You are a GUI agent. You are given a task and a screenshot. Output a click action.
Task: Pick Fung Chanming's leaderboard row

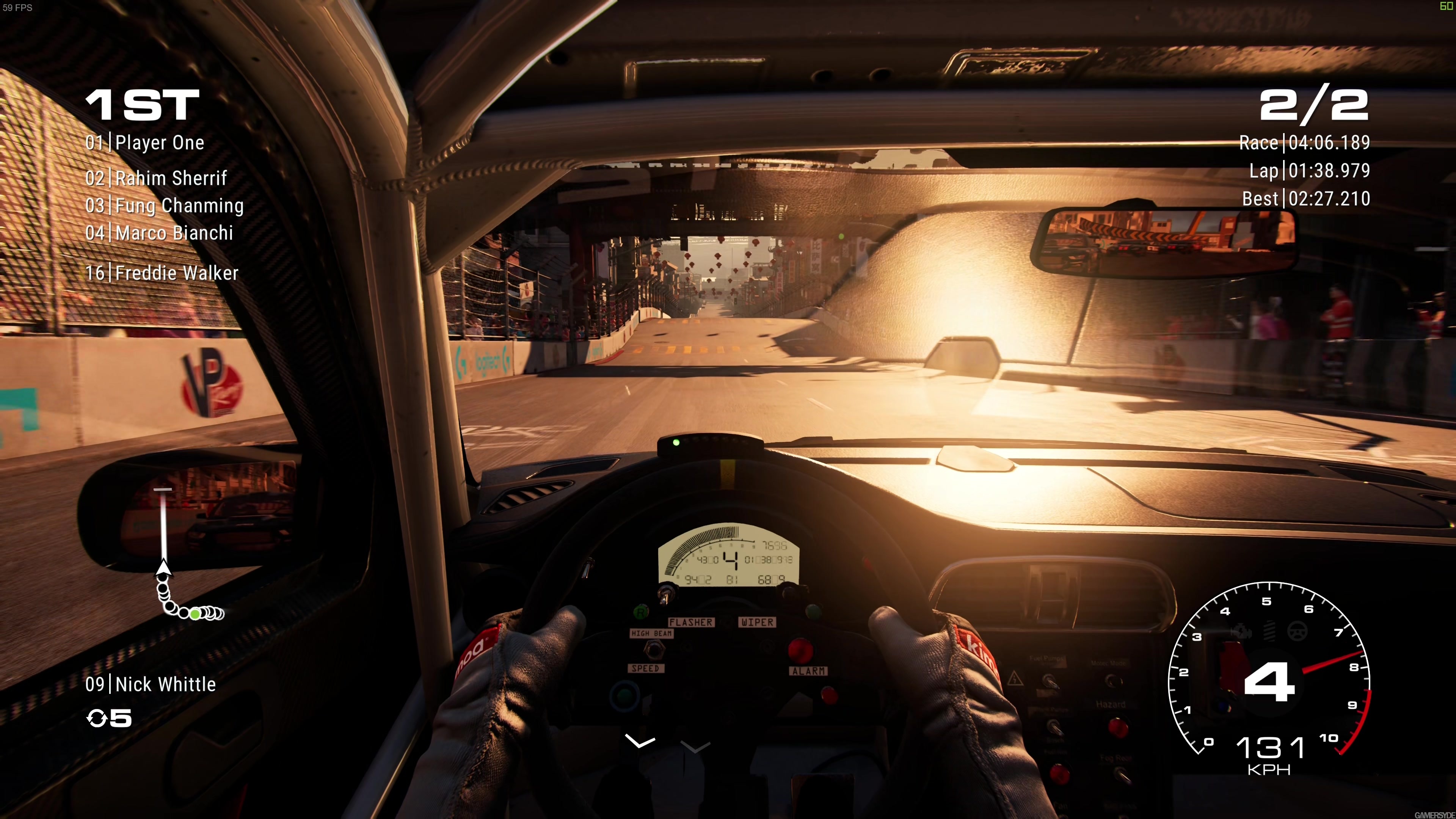(x=165, y=206)
